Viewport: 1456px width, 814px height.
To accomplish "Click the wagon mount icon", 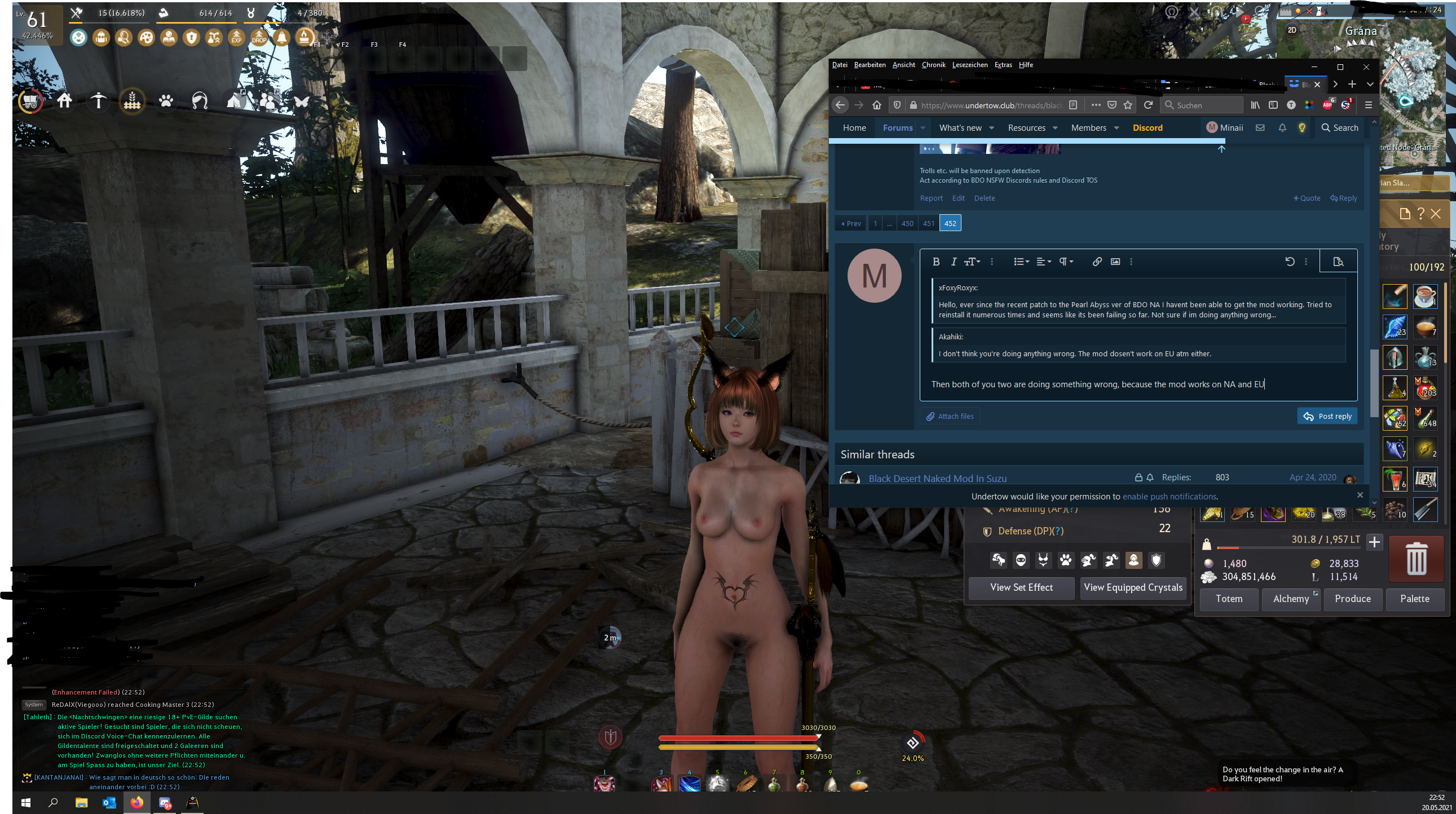I will coord(30,101).
